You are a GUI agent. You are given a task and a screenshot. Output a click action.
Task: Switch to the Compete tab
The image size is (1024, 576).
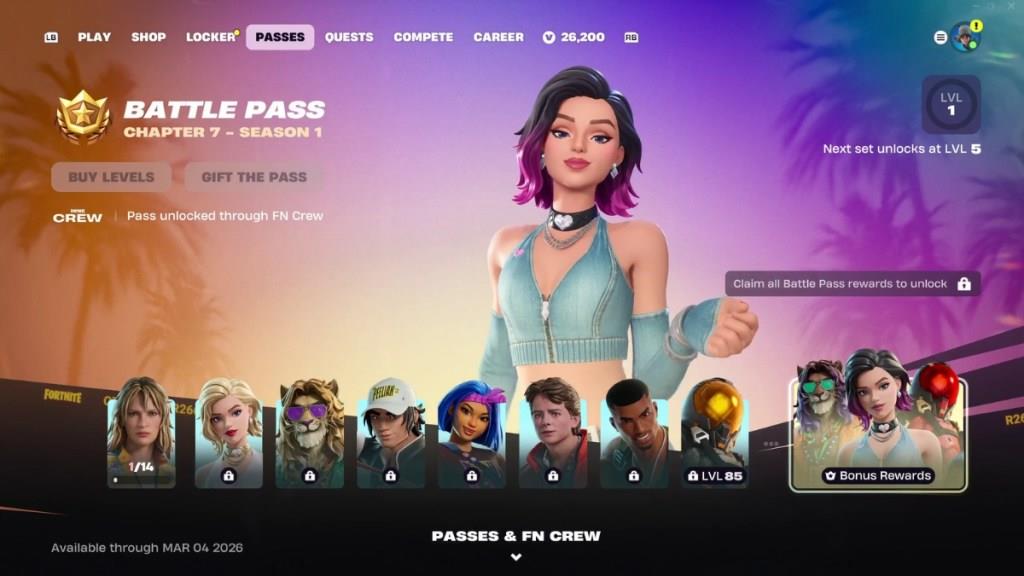pos(423,37)
